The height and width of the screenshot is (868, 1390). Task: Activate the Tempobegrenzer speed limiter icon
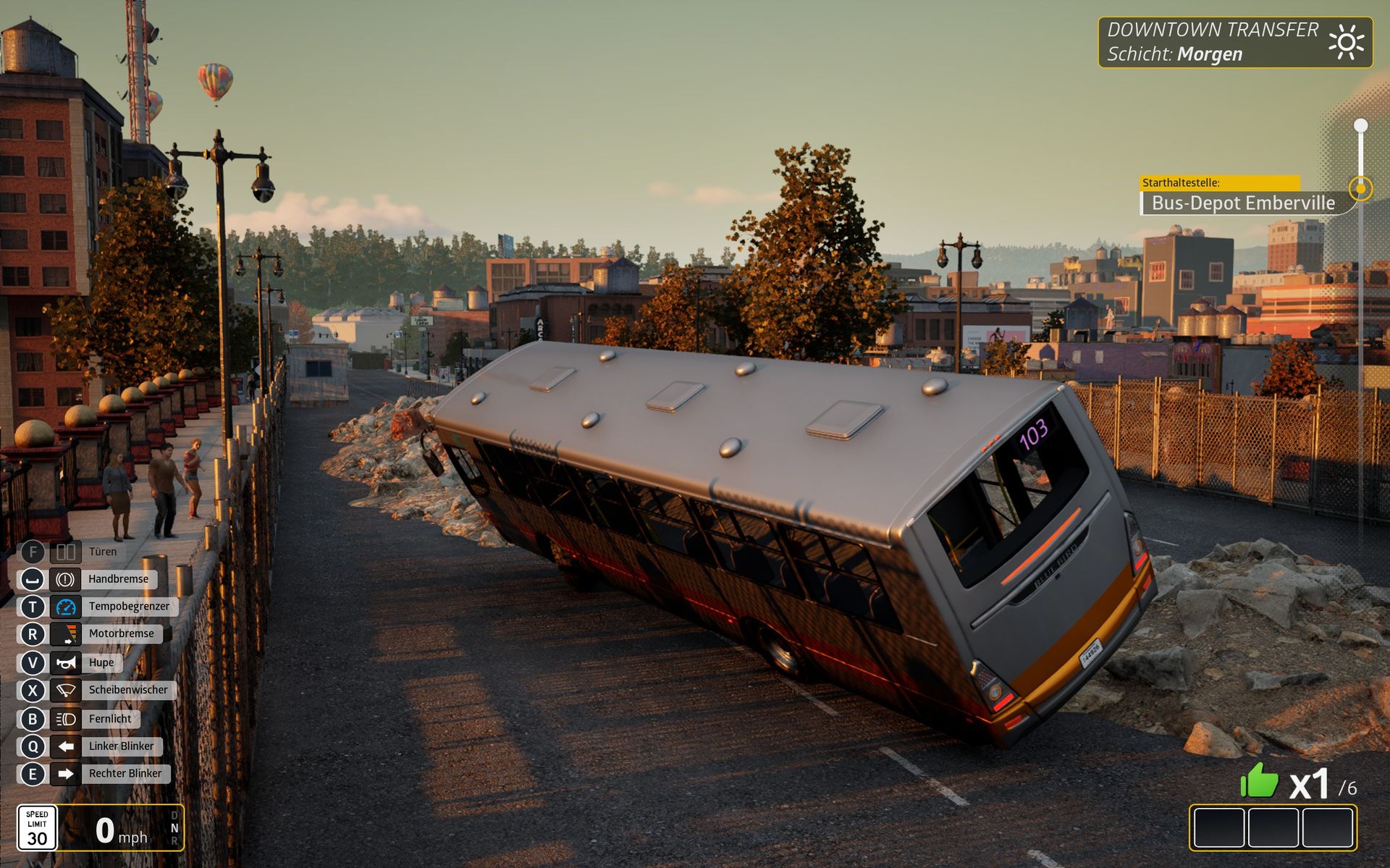point(66,607)
